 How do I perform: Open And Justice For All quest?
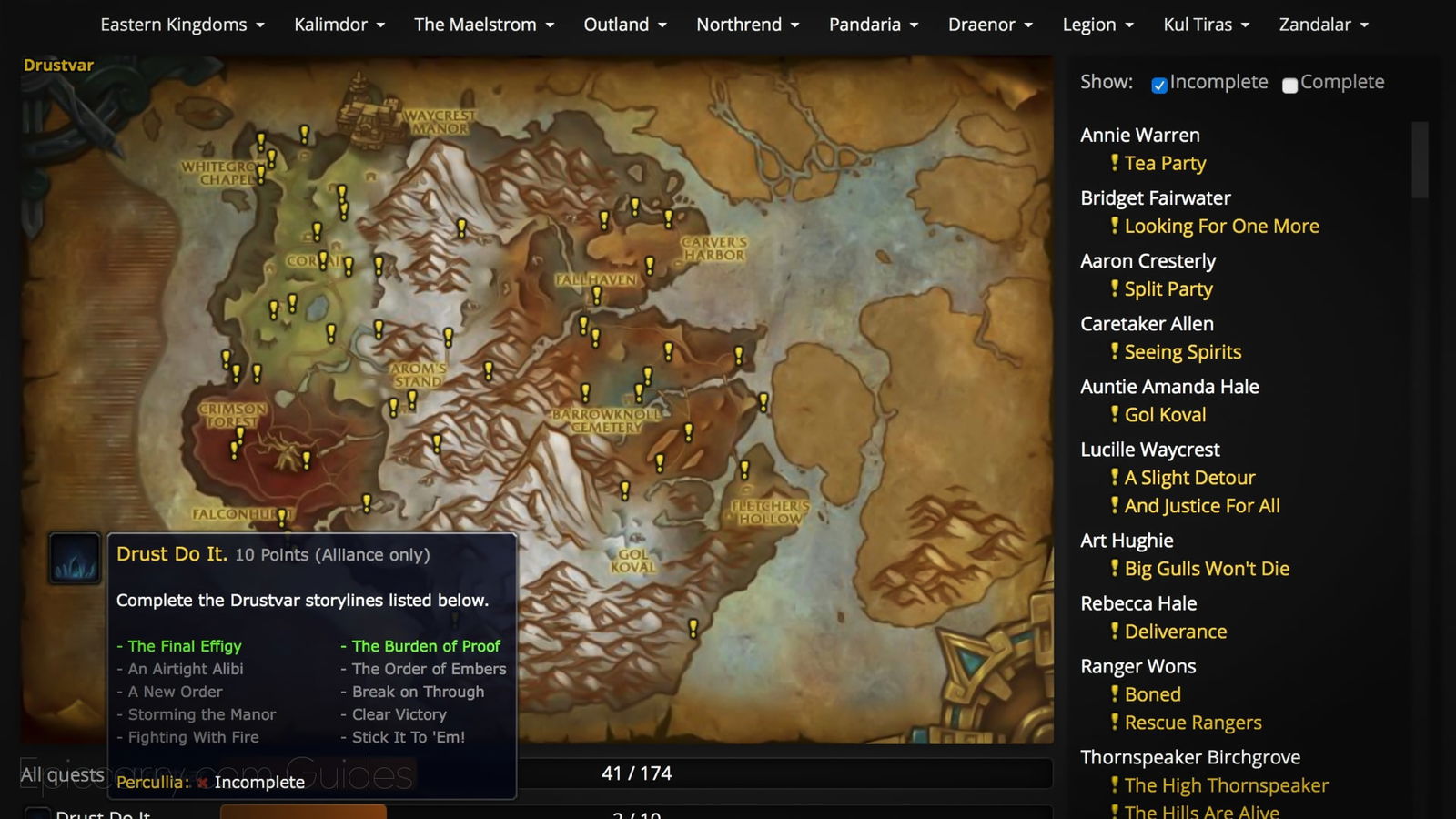tap(1202, 506)
